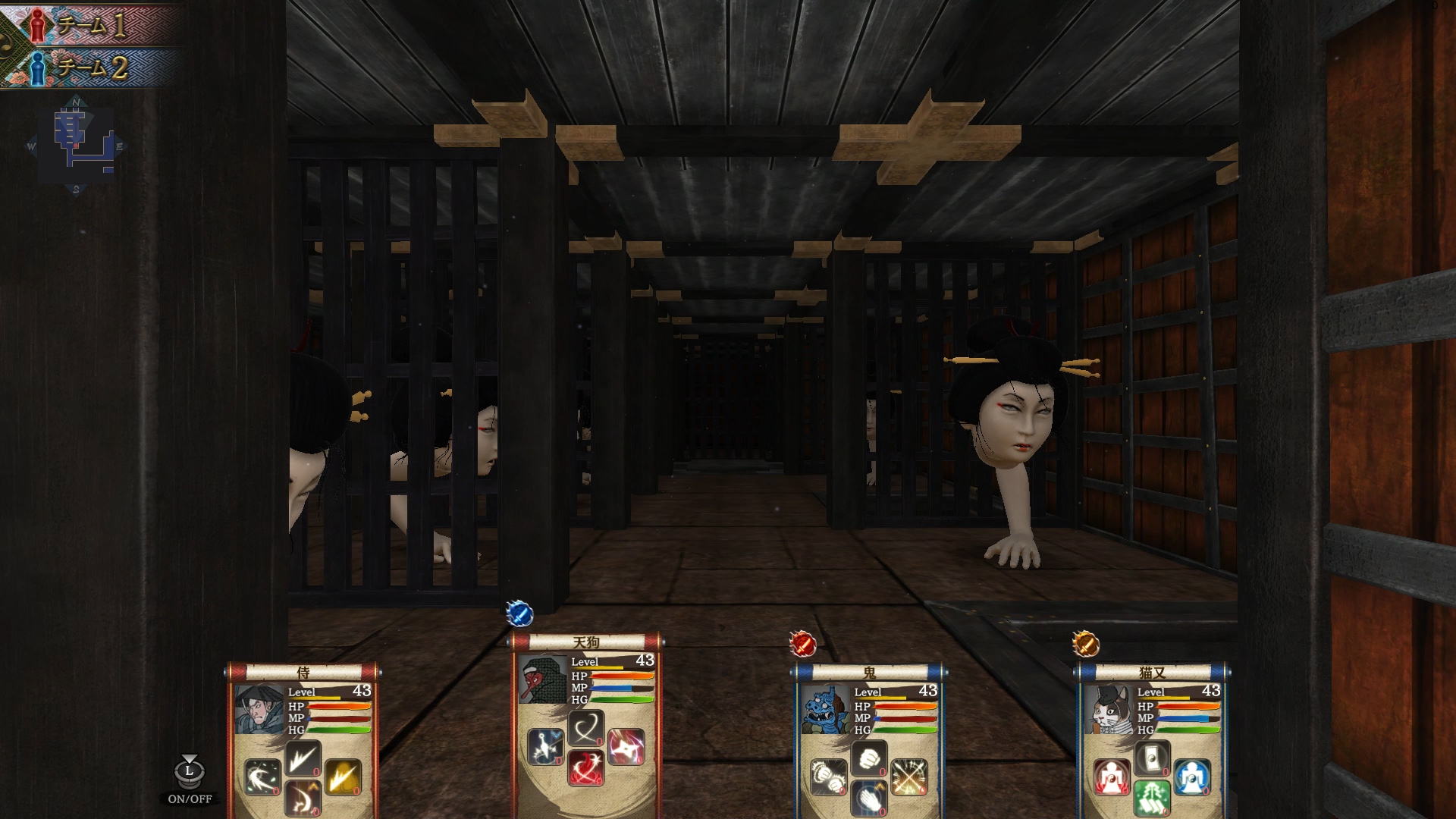Open the 侍 character's status panel

(x=303, y=673)
